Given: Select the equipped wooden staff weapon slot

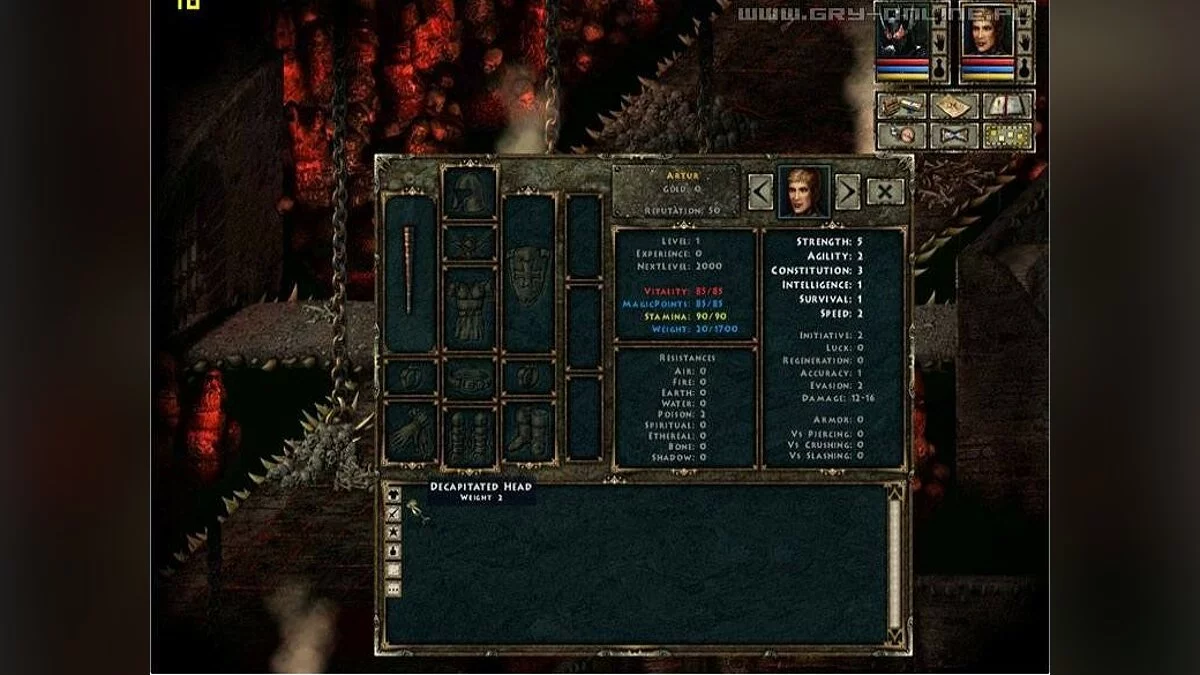Looking at the screenshot, I should click(410, 273).
